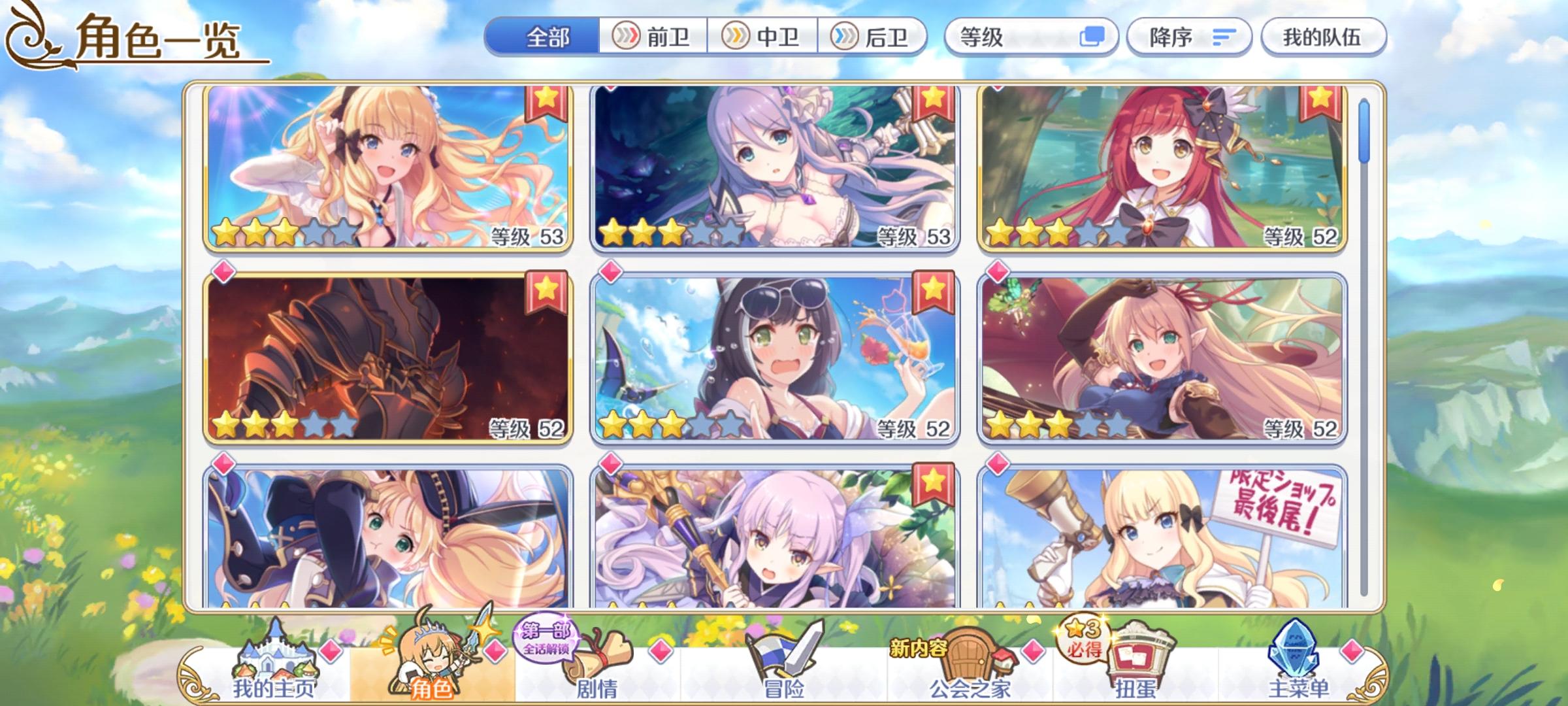Open 我的队伍 my teams
This screenshot has height=706, width=1568.
click(1320, 37)
